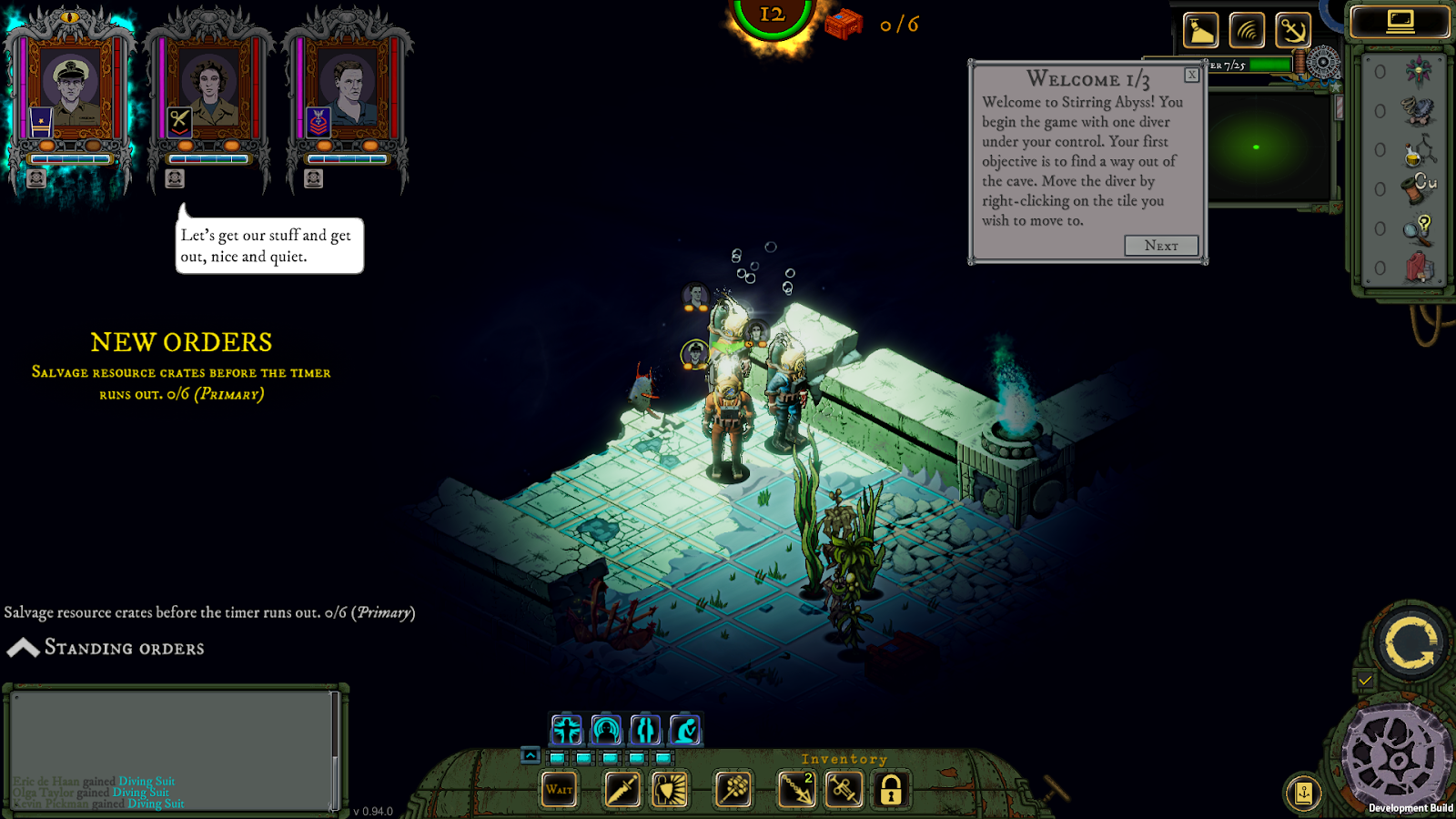Close the Welcome tutorial popup
Screen dimensions: 1456x819
[1191, 76]
